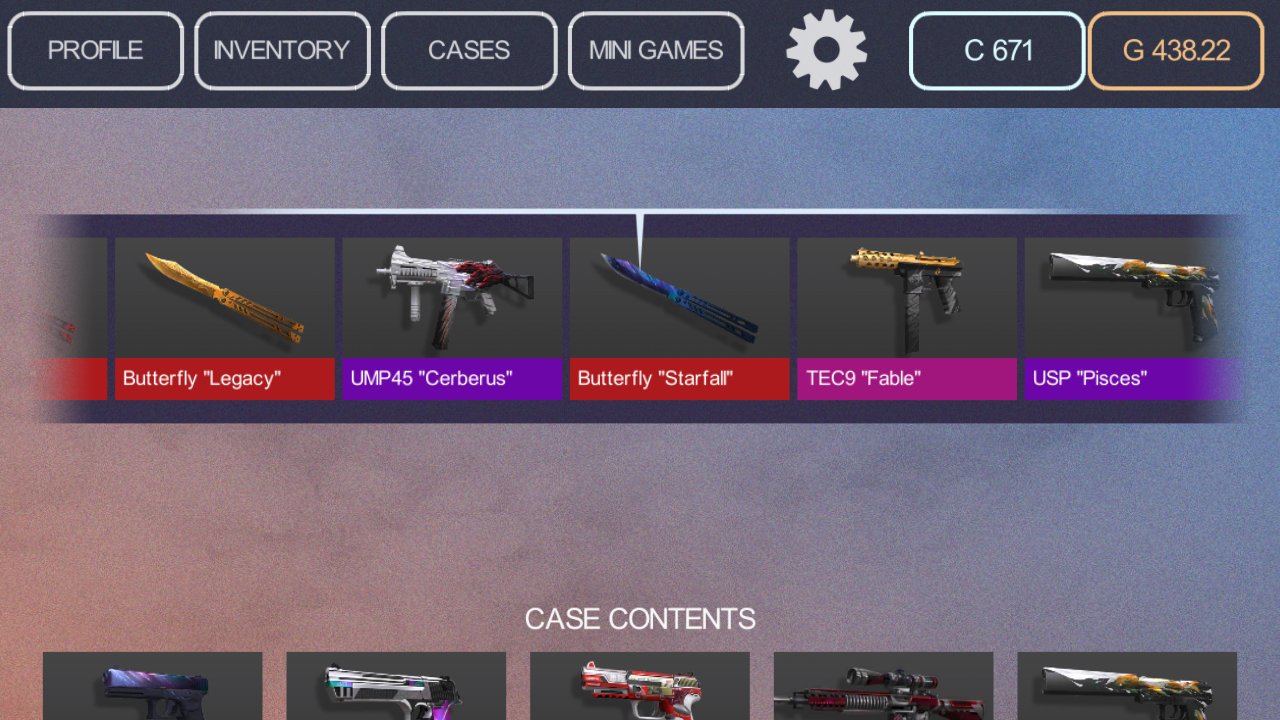Click the C 671 coin balance

tap(996, 50)
